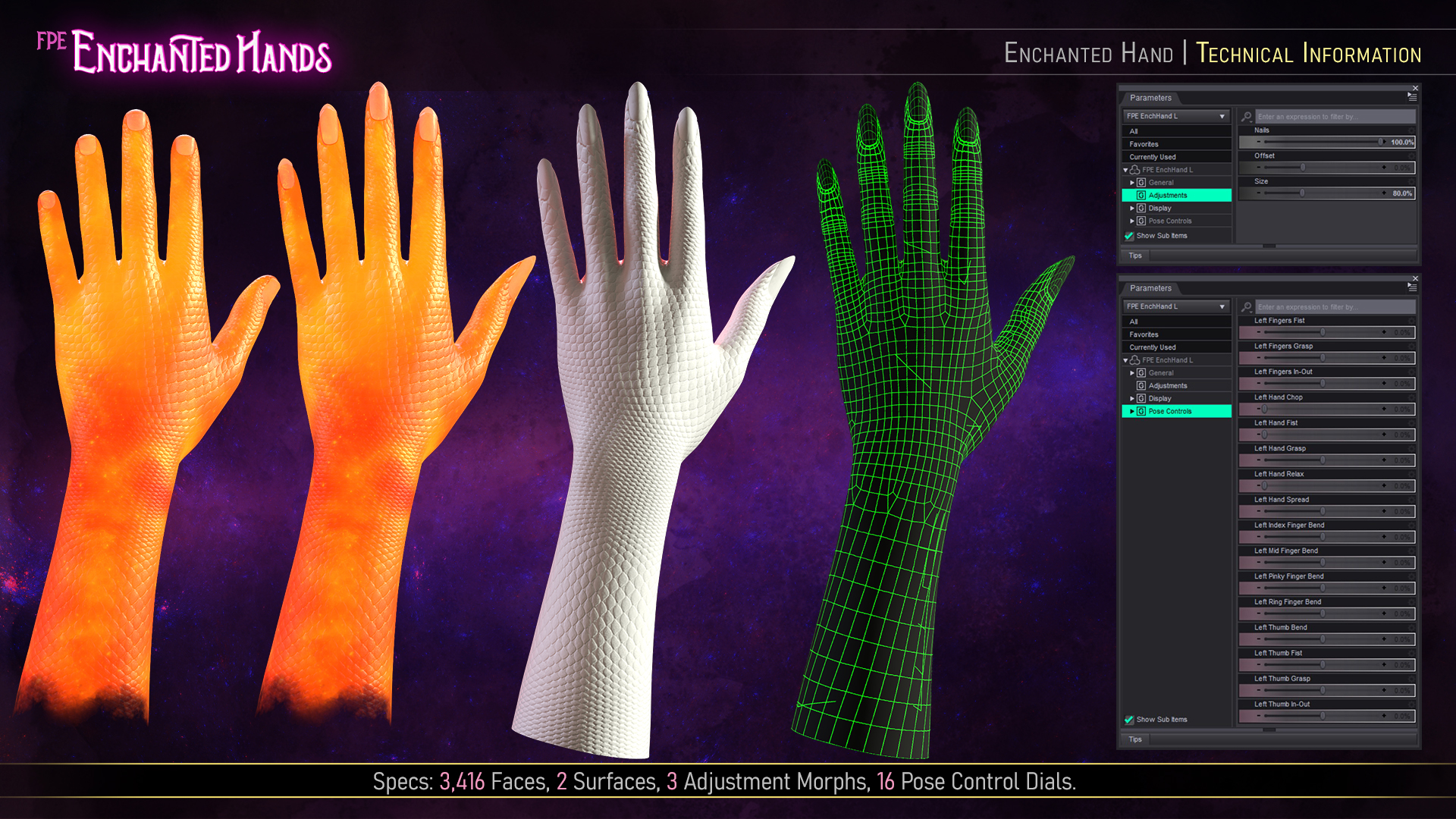Click the gear icon on Left Fingers Fist
Screen dimensions: 1456x819
(x=1411, y=321)
